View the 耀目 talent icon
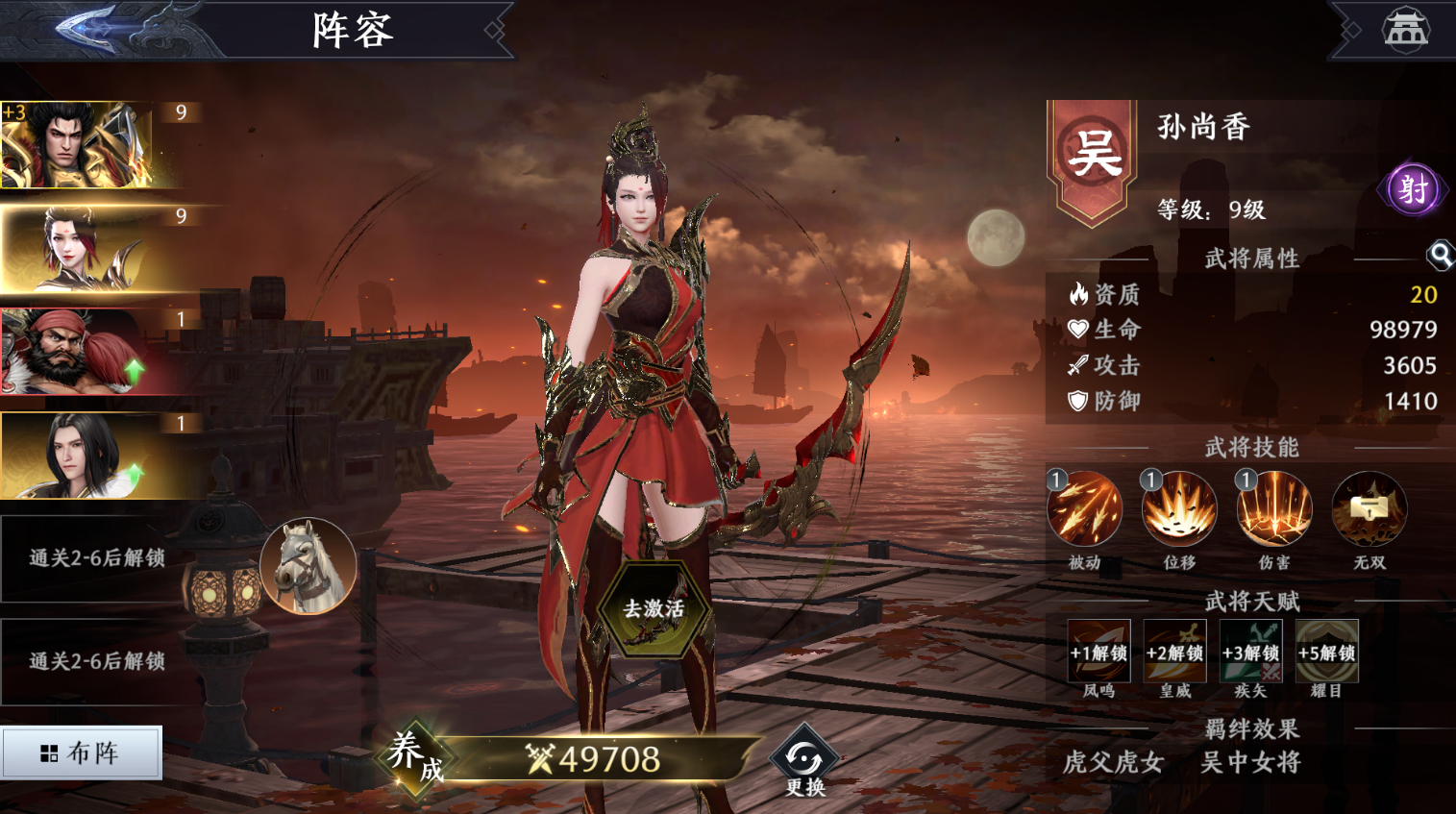 click(x=1326, y=652)
